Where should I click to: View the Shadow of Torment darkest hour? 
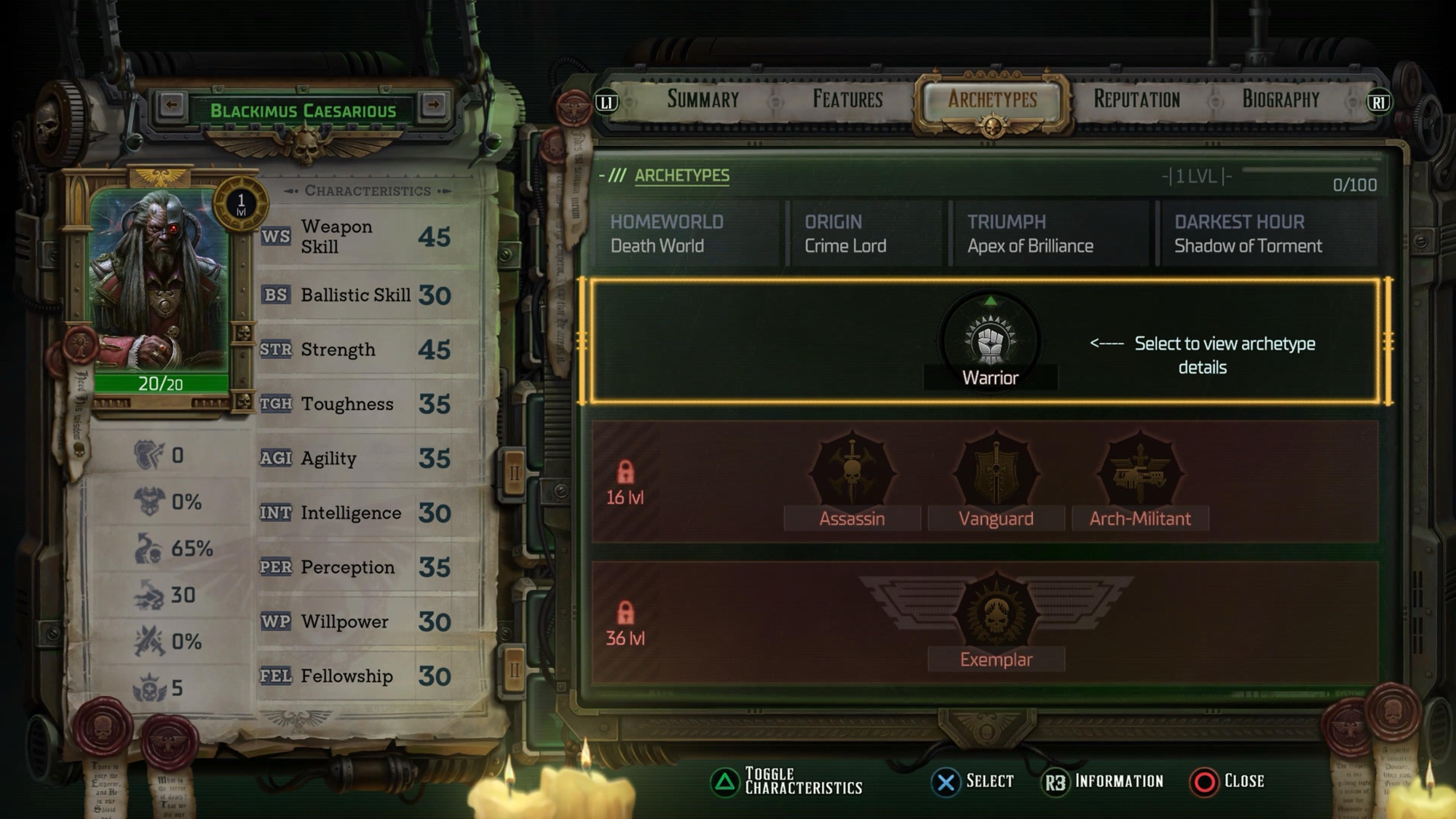[1267, 234]
